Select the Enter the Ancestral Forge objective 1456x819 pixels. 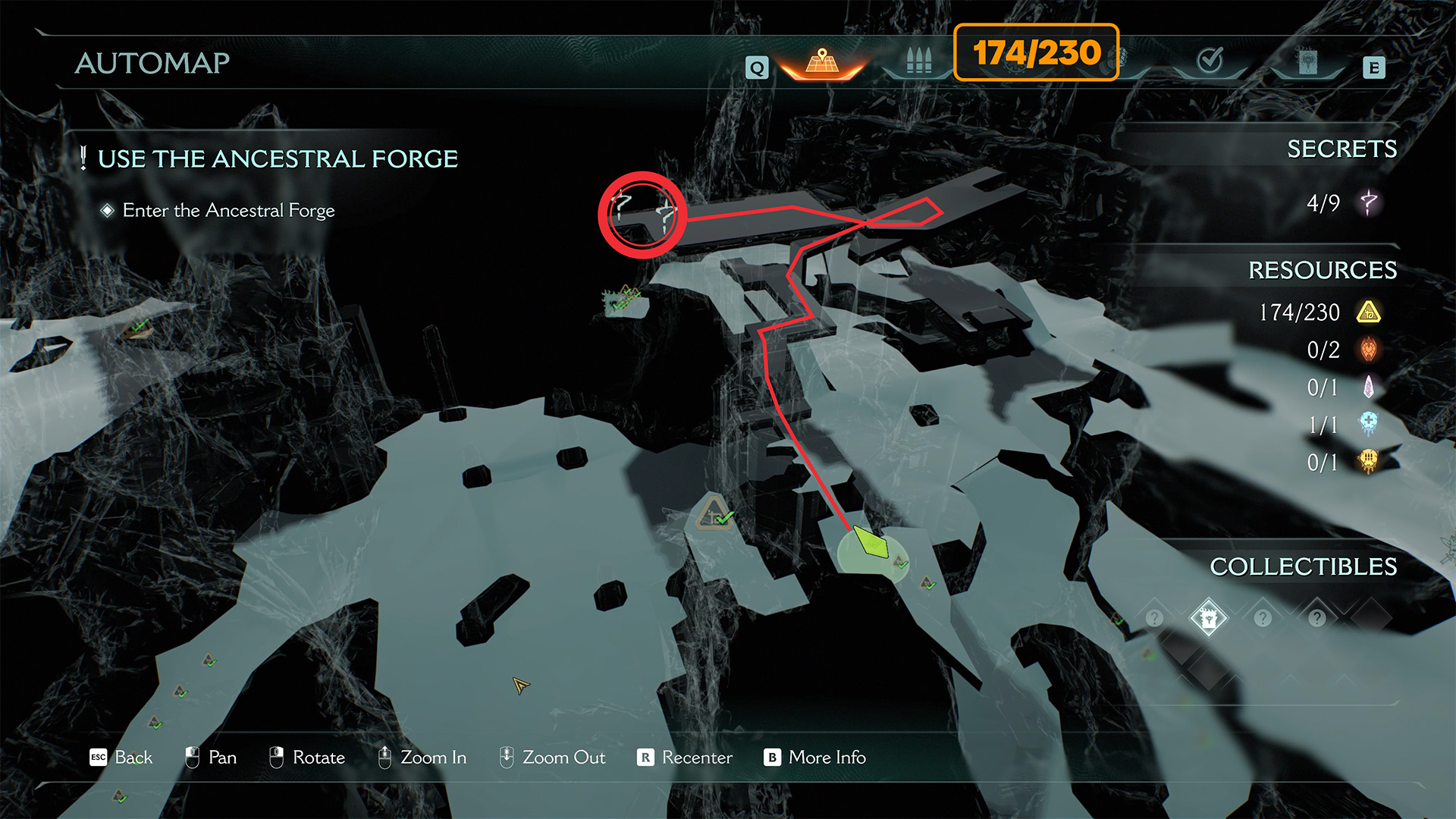pyautogui.click(x=228, y=210)
